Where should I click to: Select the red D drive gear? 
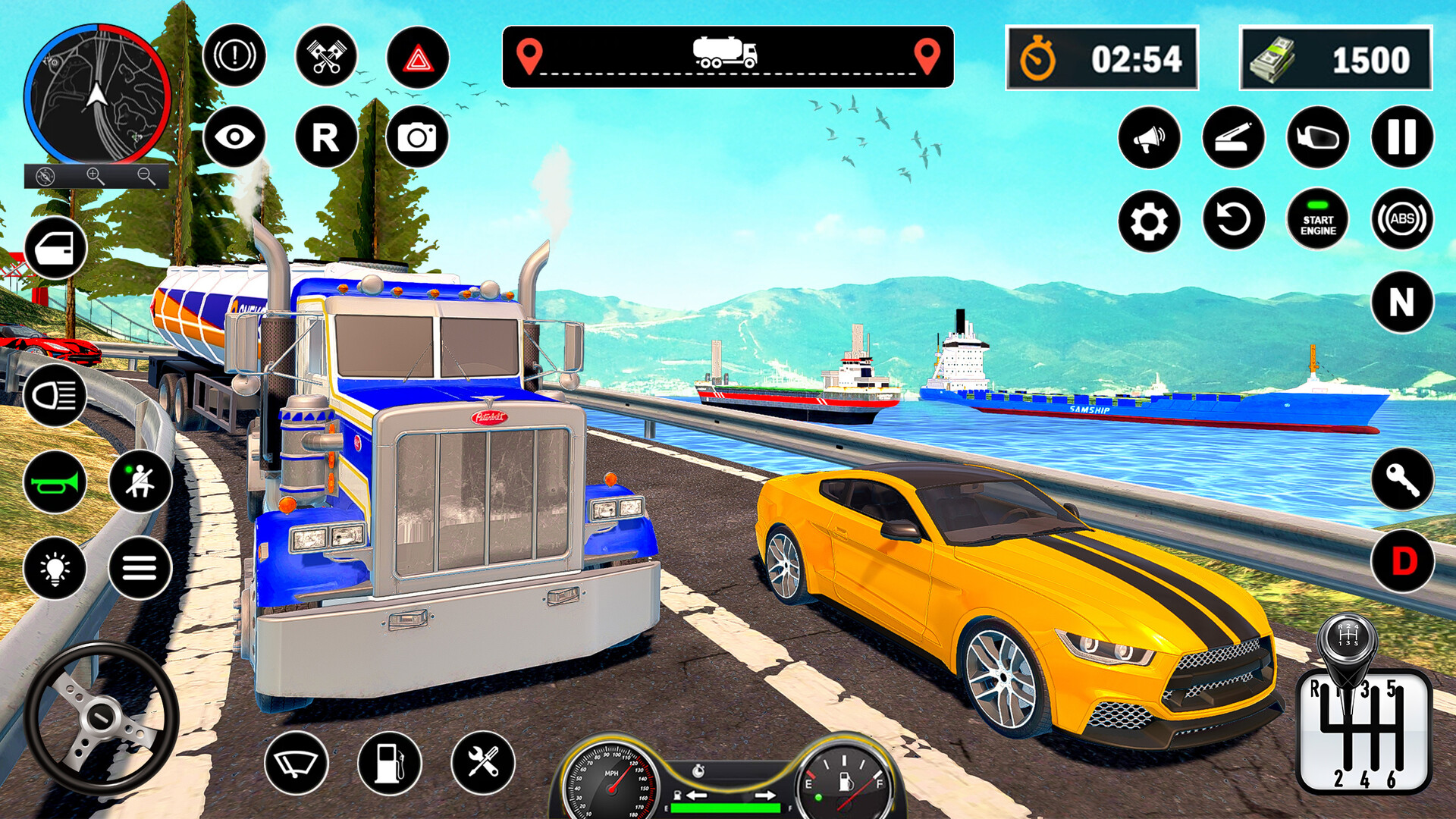click(x=1402, y=562)
